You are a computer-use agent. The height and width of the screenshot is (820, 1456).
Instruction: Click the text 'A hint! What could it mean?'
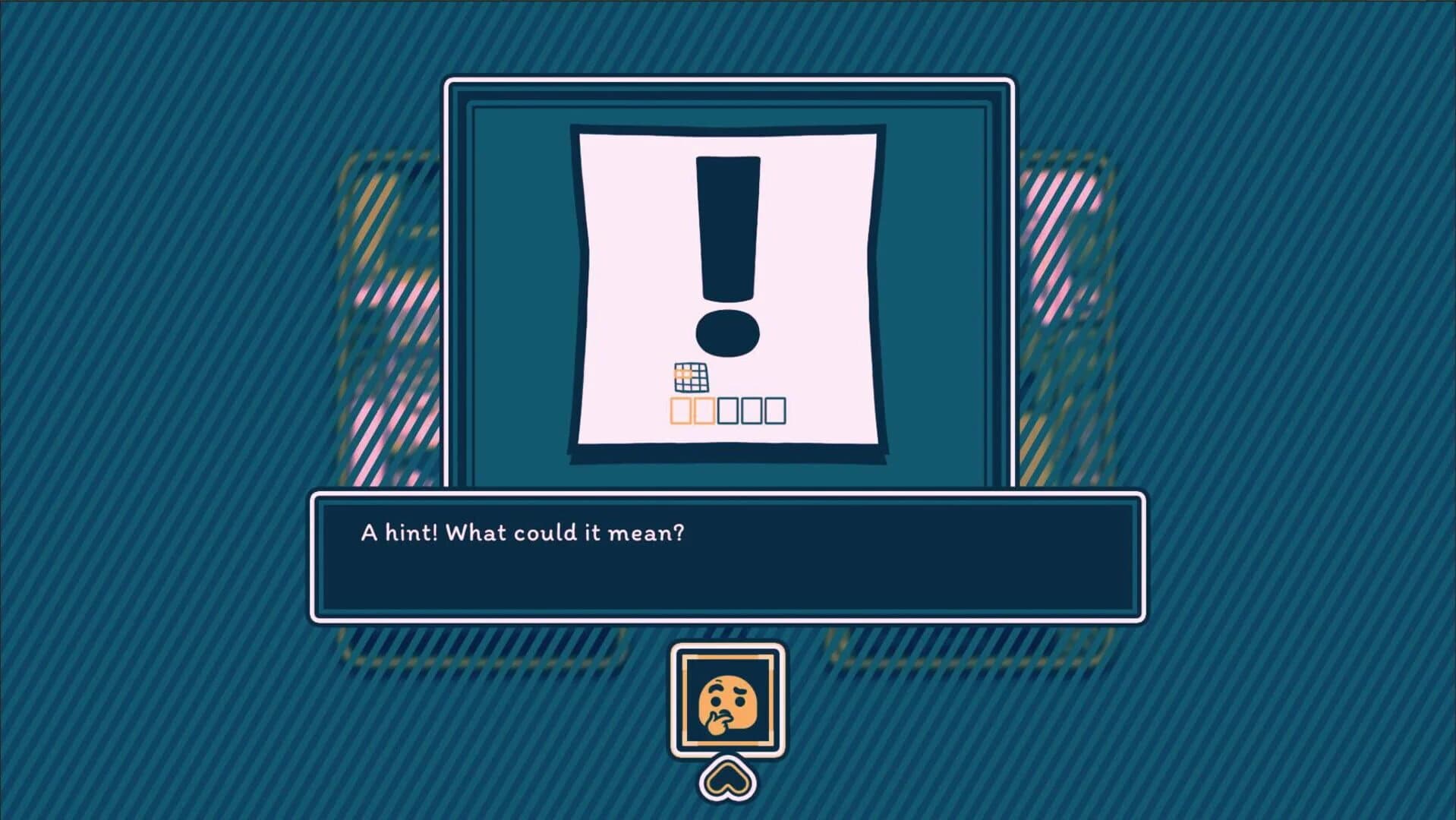(522, 533)
